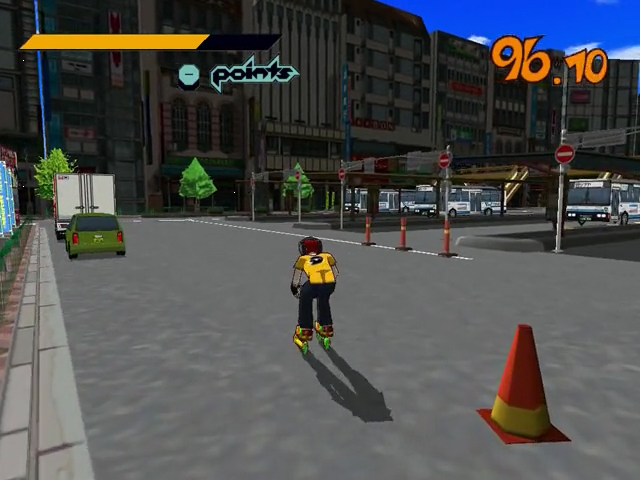The width and height of the screenshot is (640, 480).
Task: Click the spray can icon beside points
Action: [188, 74]
